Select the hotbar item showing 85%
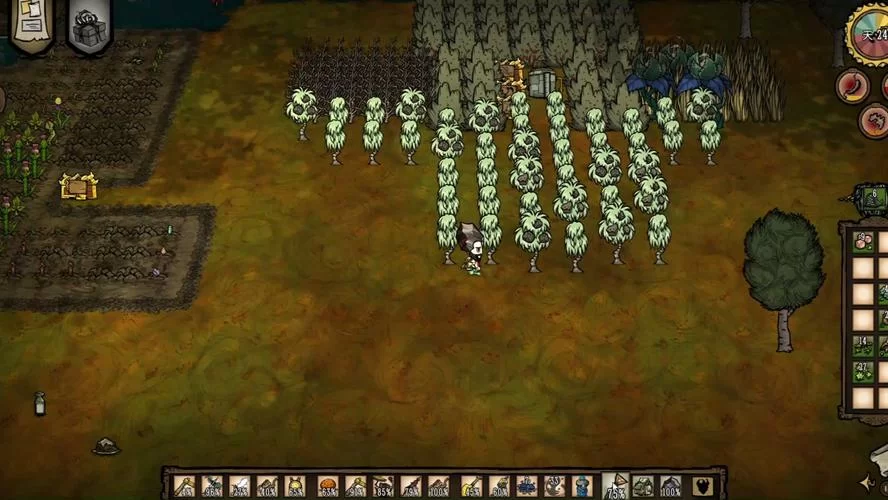Viewport: 888px width, 500px height. (x=383, y=486)
